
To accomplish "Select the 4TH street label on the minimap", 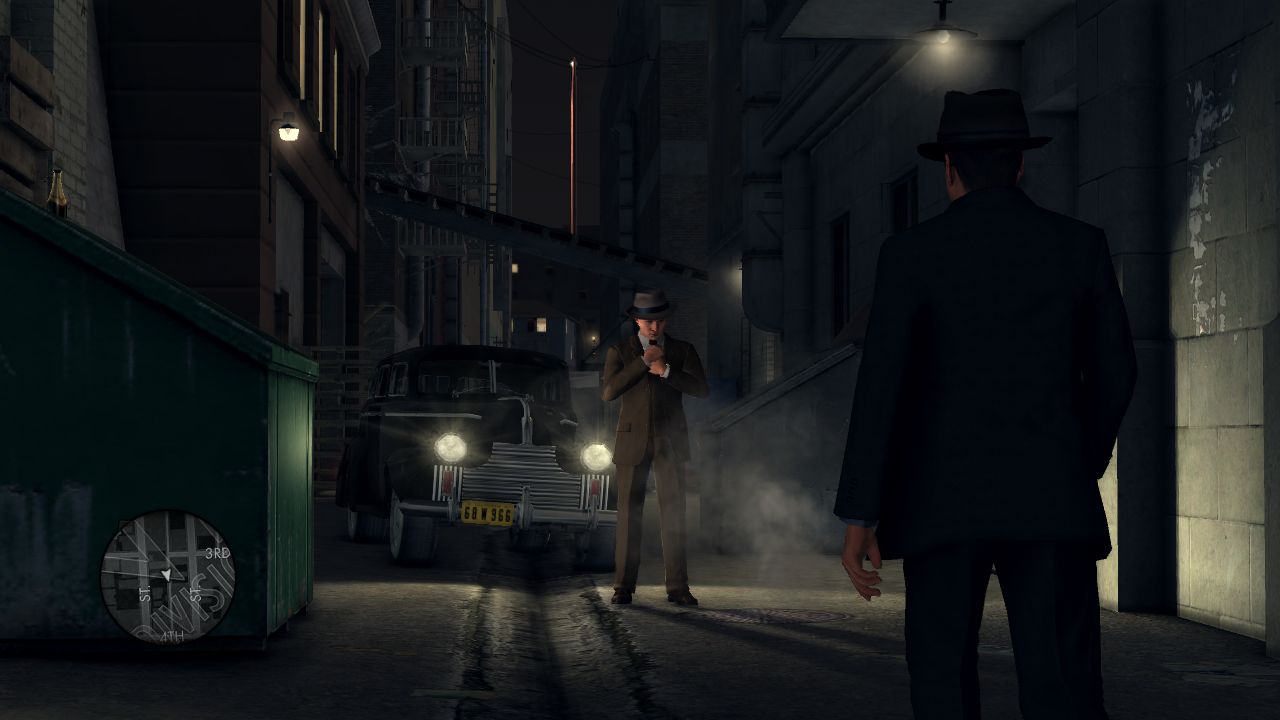I will point(172,636).
